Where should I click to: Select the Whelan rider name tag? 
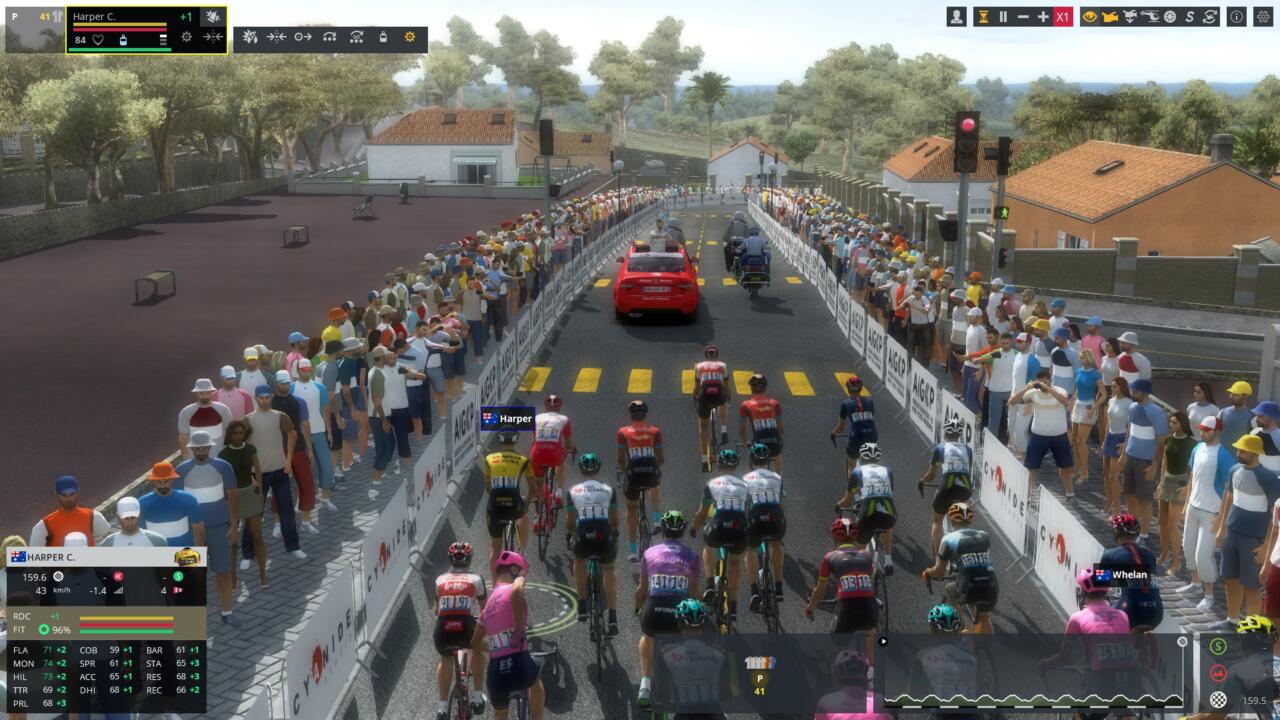[x=1120, y=576]
